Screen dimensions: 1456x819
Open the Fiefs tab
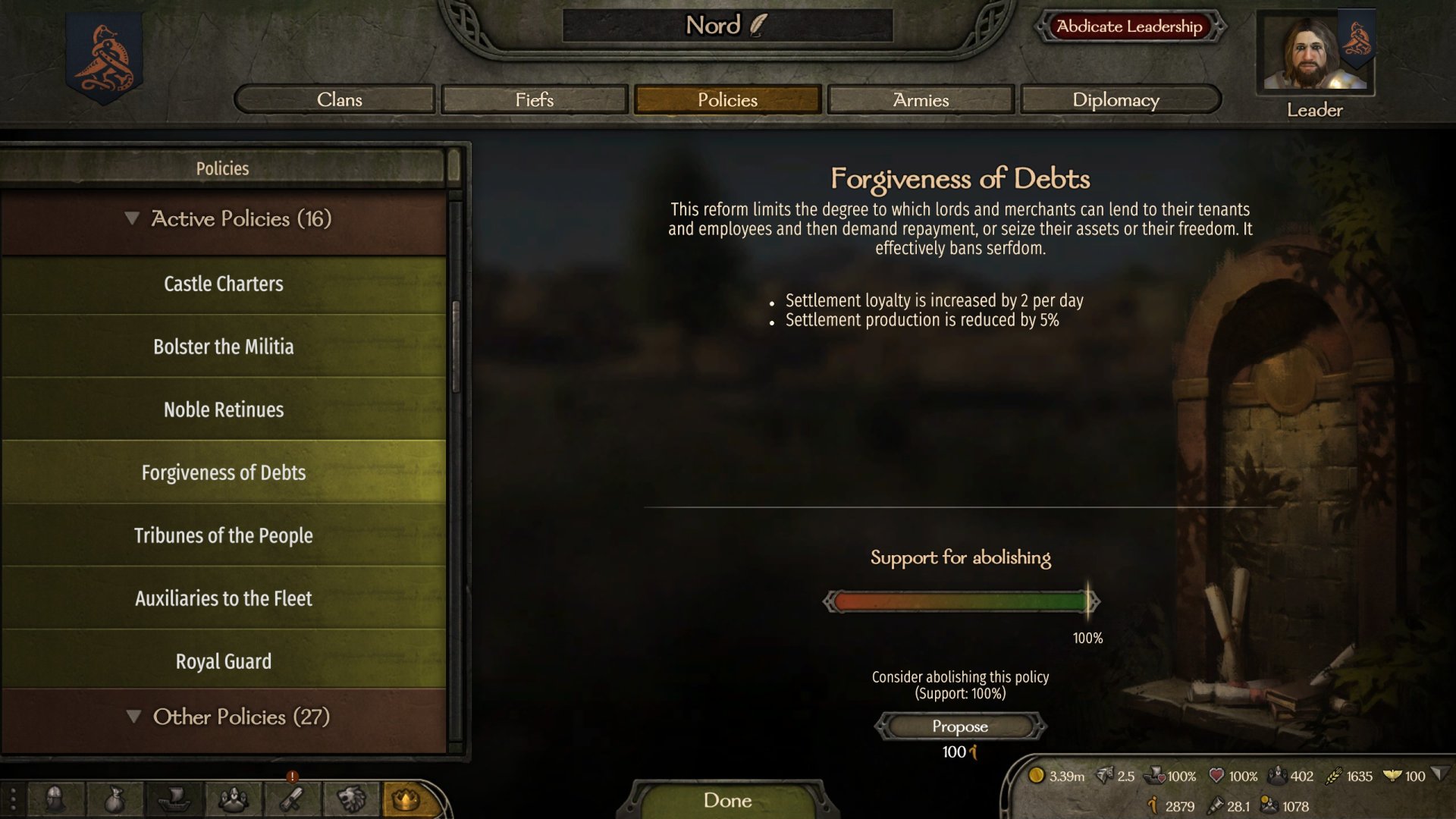pyautogui.click(x=535, y=99)
